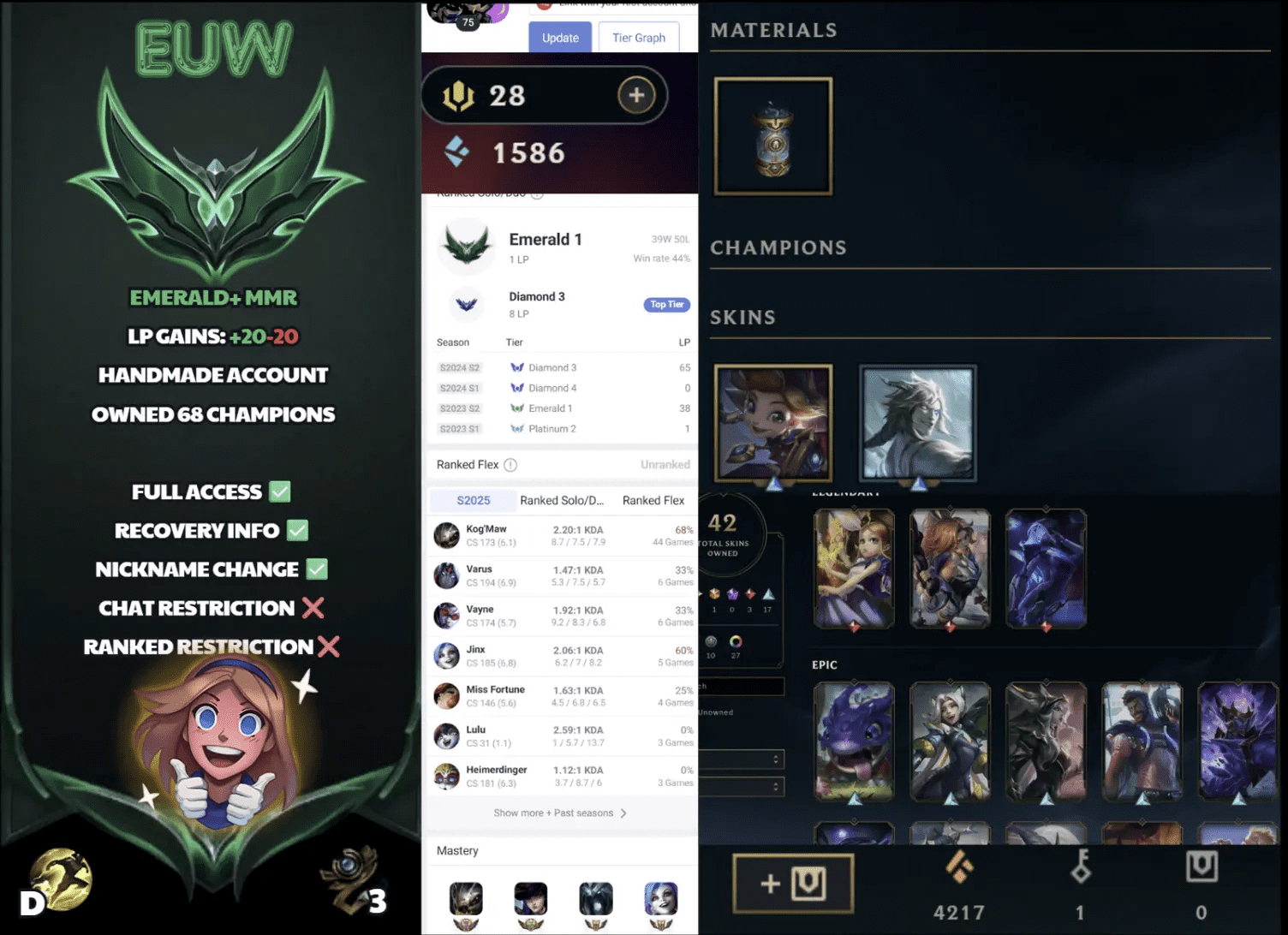Select the Zoe skin thumbnail
The height and width of the screenshot is (935, 1288).
772,423
